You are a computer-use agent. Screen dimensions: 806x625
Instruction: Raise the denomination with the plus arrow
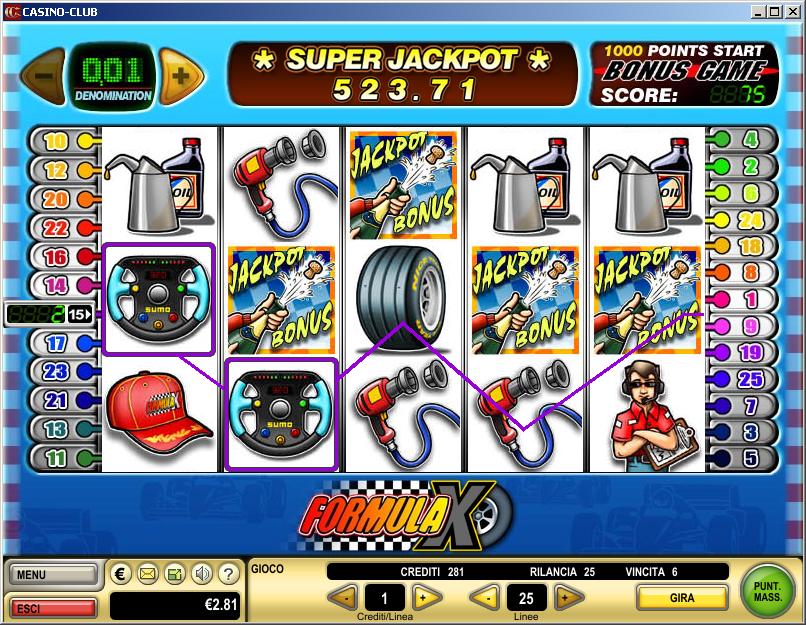click(182, 75)
